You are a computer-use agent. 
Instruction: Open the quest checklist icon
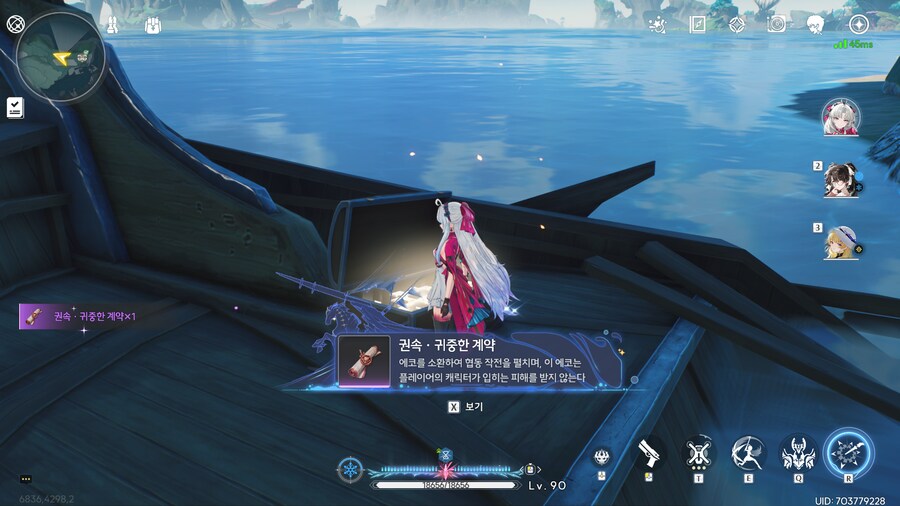15,107
